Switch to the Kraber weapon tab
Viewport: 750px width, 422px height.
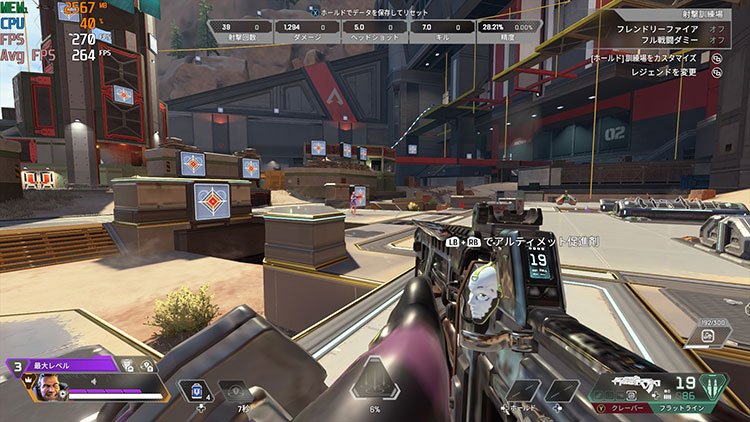click(x=620, y=408)
